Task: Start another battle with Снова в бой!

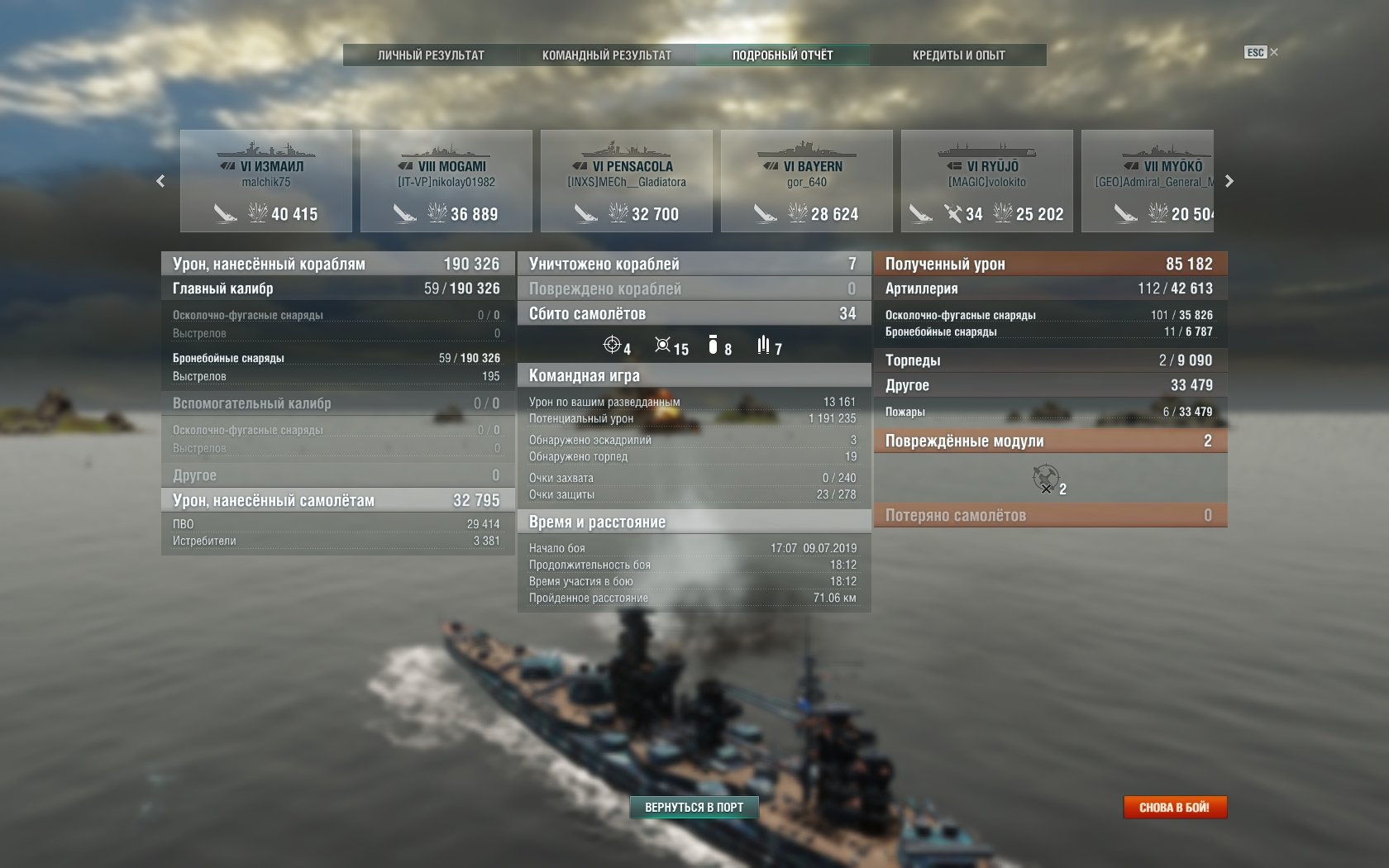Action: pos(1174,807)
